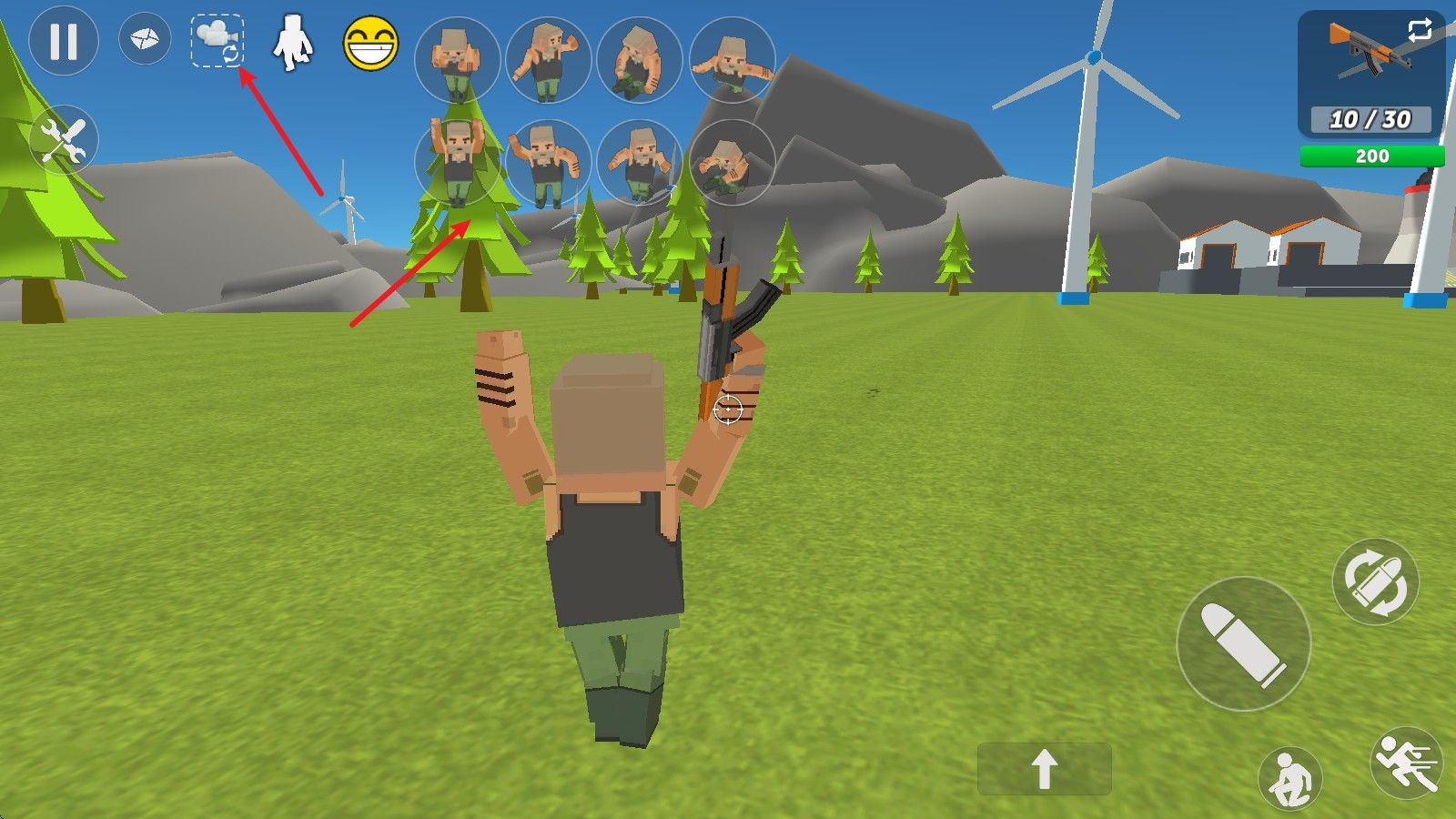The height and width of the screenshot is (819, 1456).
Task: Jump using the up arrow button
Action: tap(1045, 769)
